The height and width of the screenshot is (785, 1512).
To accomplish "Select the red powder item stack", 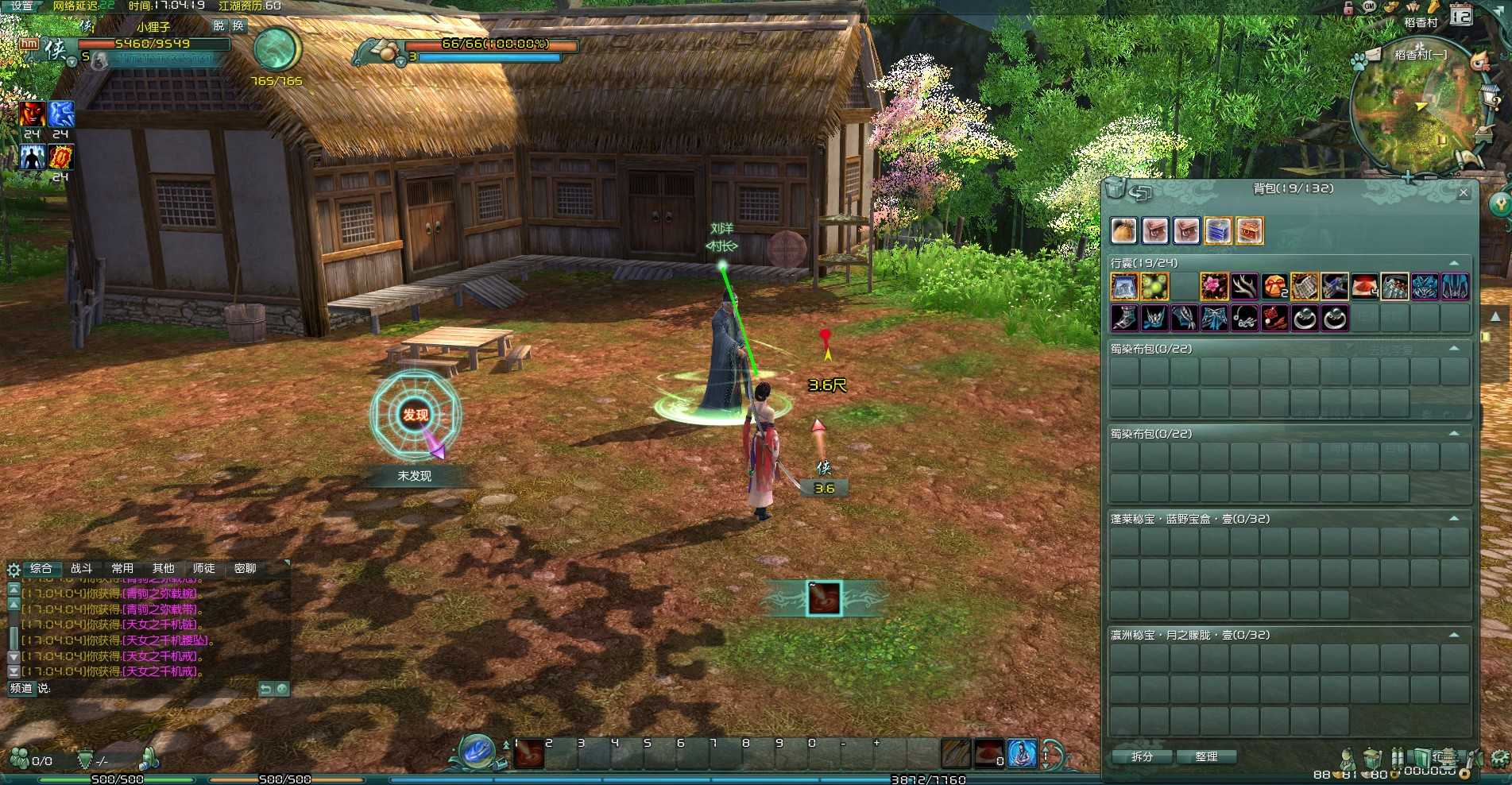I will (x=1365, y=286).
